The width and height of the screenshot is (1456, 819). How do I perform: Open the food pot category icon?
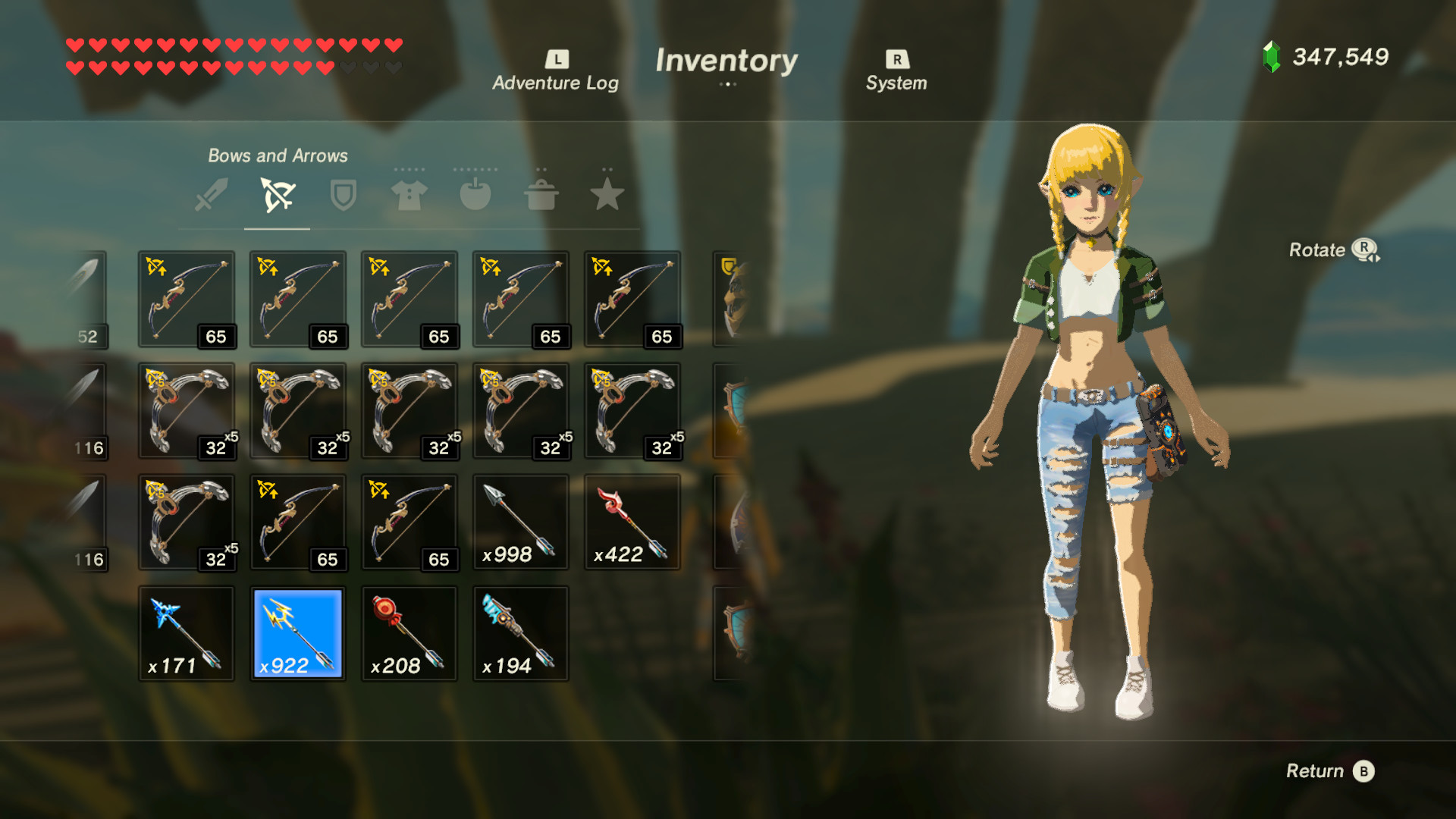(541, 196)
